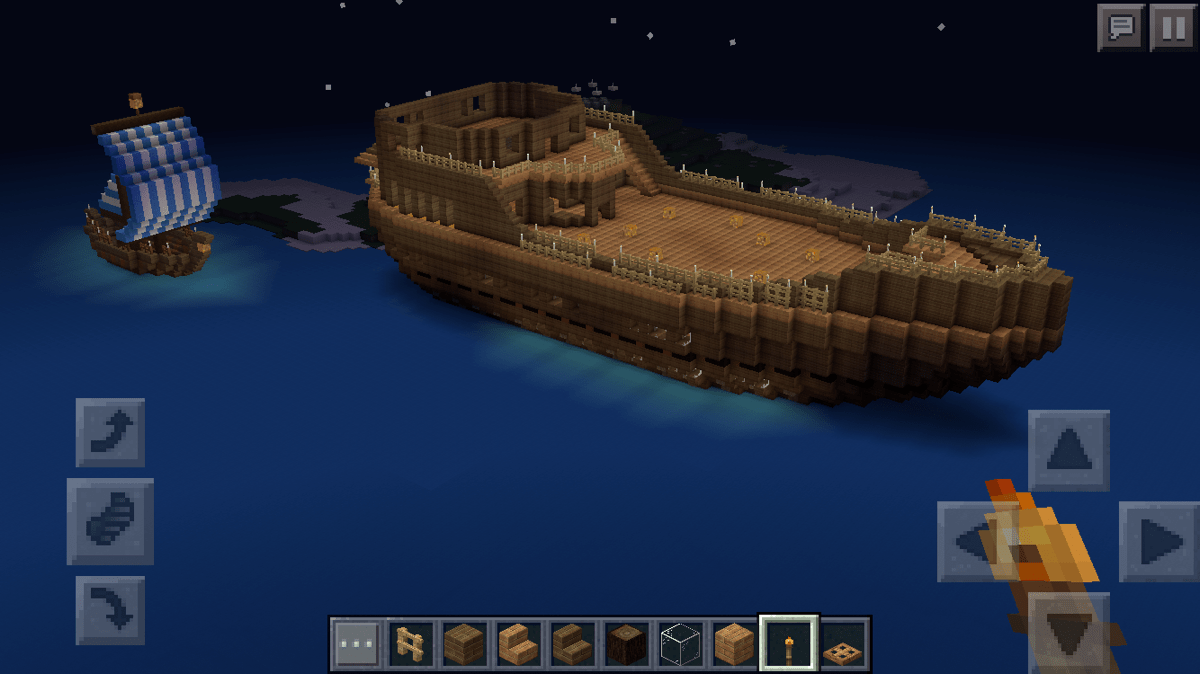Select the wooden fence hotbar slot
Image resolution: width=1200 pixels, height=674 pixels.
411,643
